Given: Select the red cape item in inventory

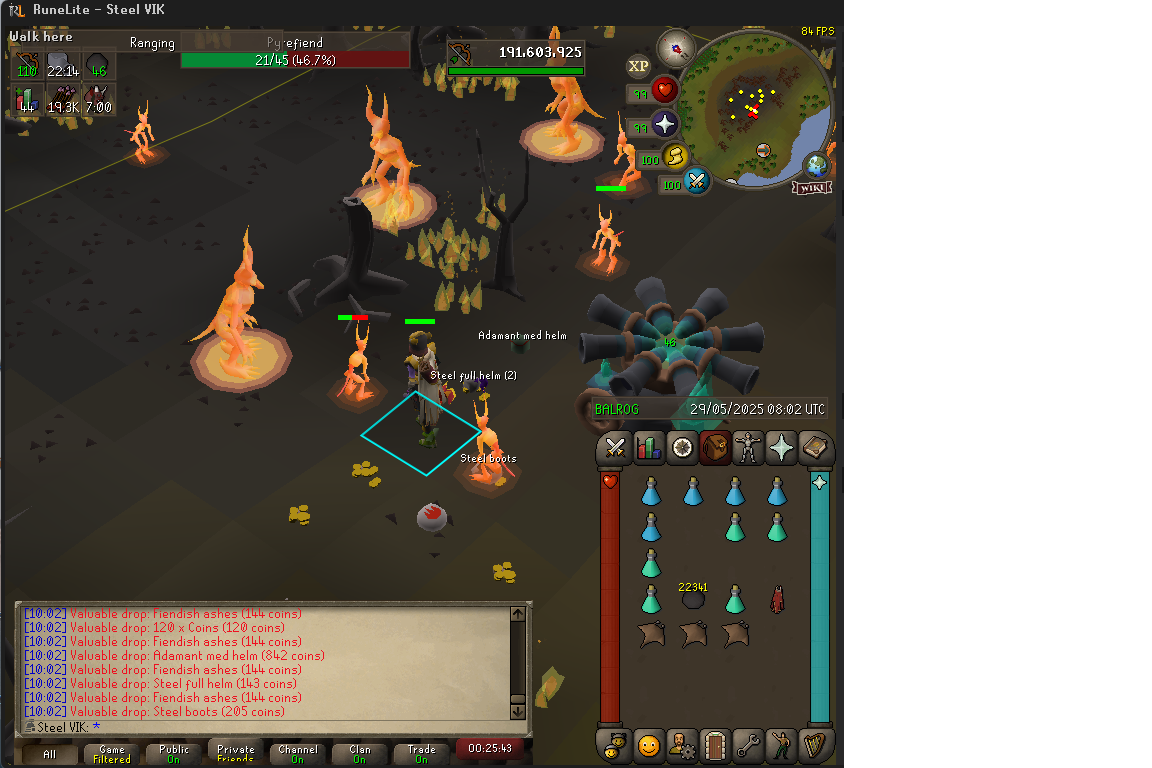Looking at the screenshot, I should 777,600.
